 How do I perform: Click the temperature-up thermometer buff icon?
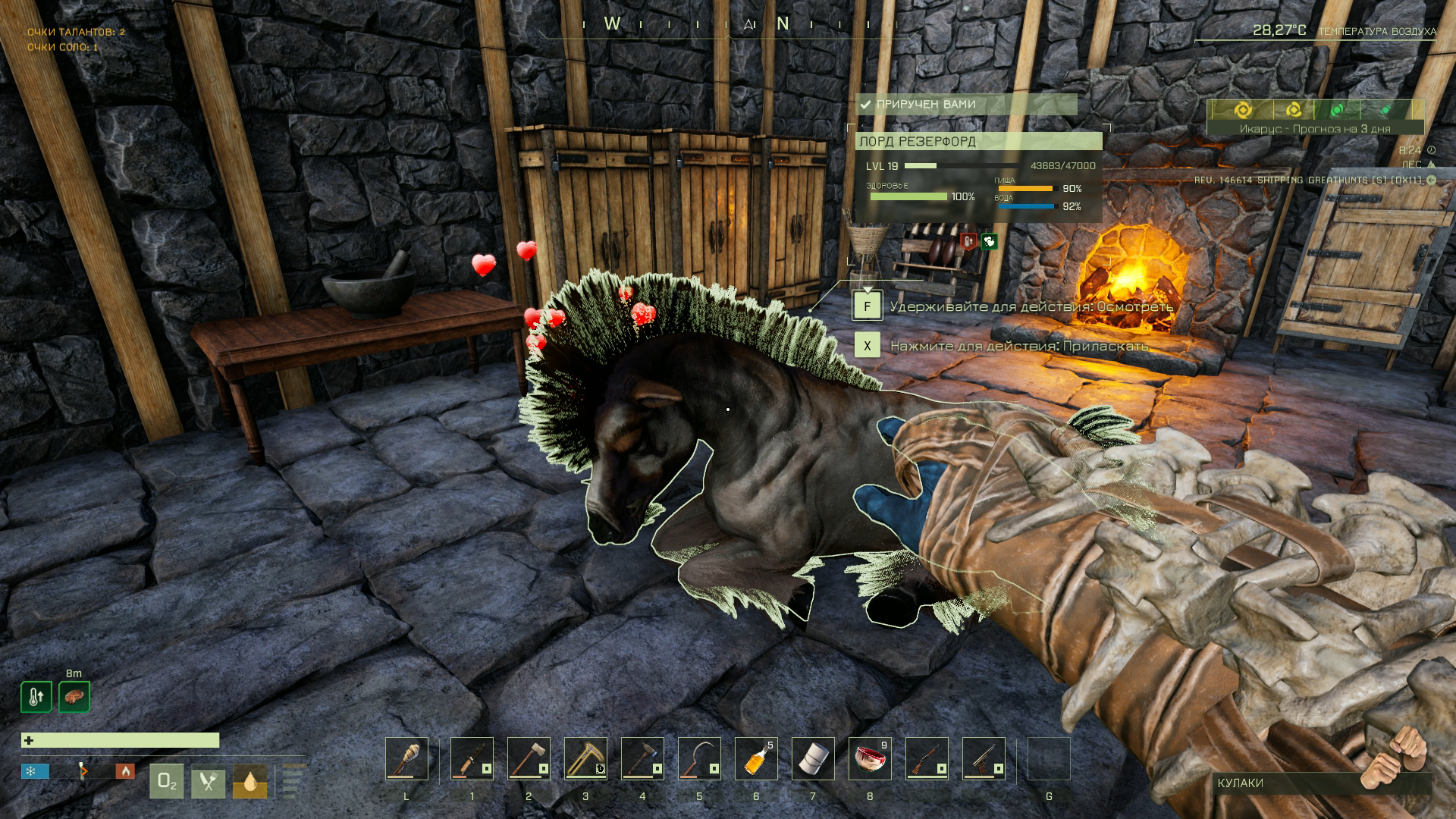(x=36, y=697)
